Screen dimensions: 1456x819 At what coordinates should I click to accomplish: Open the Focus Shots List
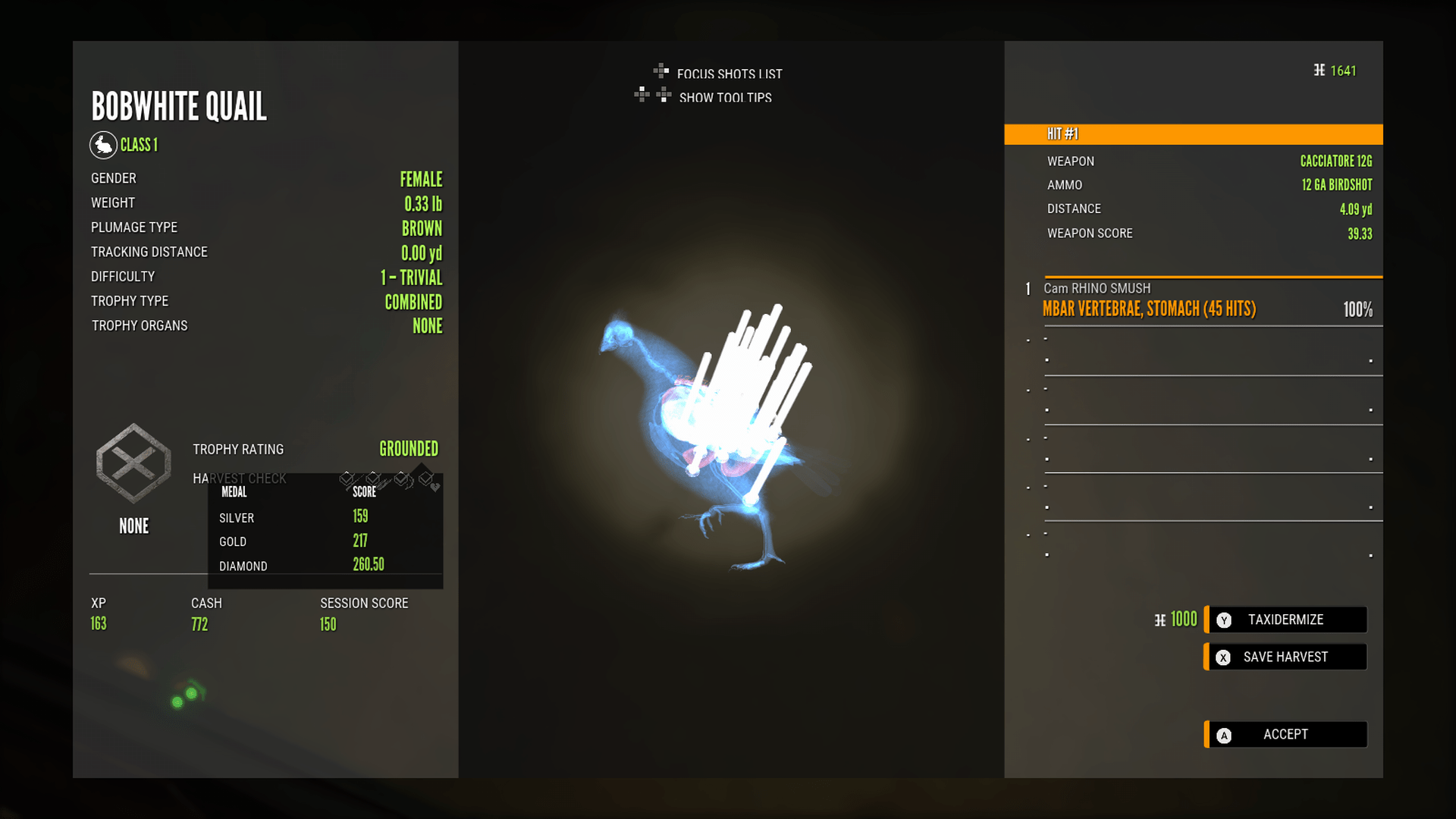[729, 74]
